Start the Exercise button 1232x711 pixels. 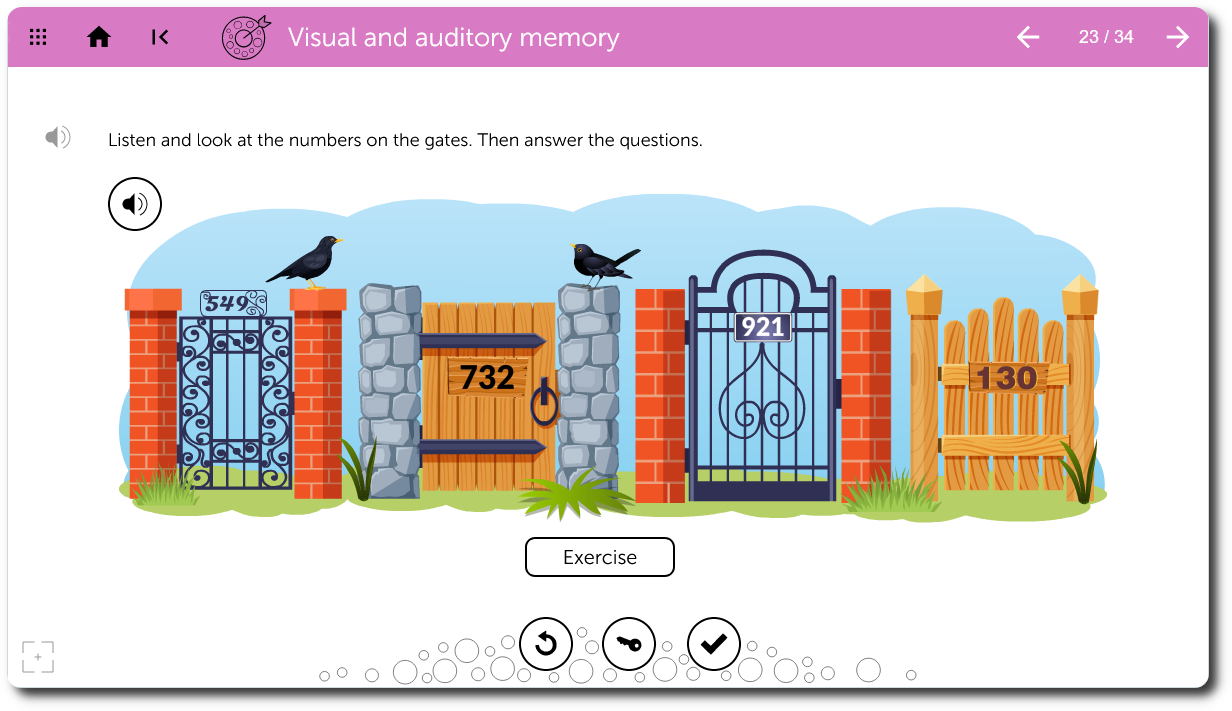point(600,557)
